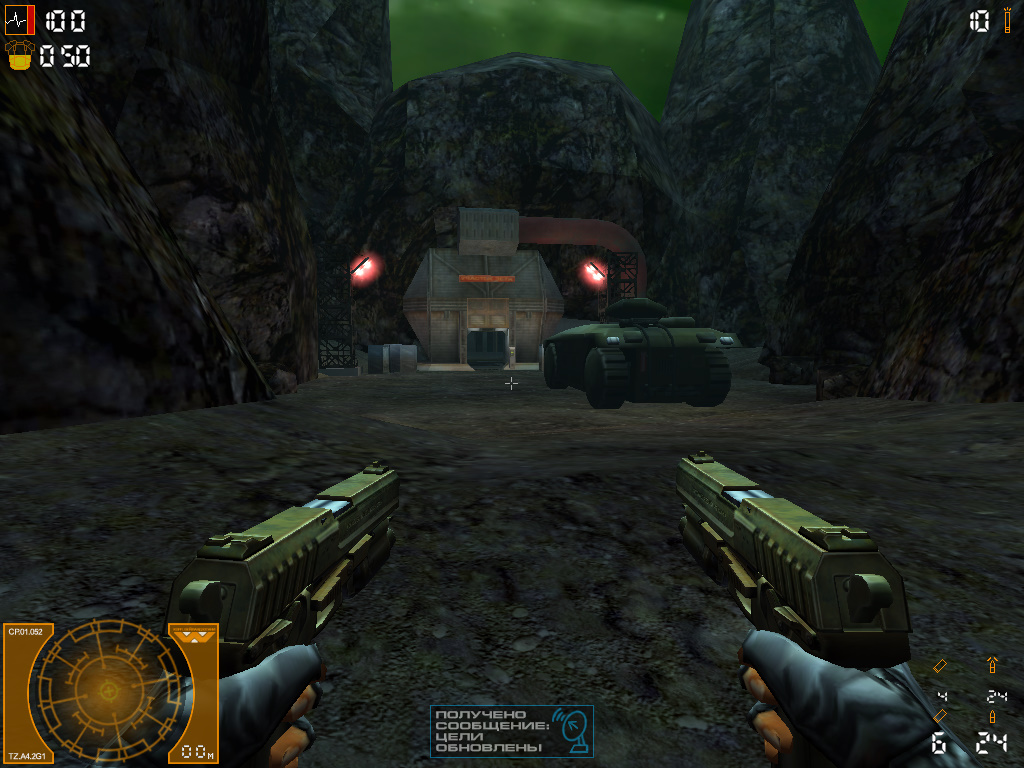The image size is (1024, 768).
Task: Select the satellite dish message icon
Action: coord(573,732)
